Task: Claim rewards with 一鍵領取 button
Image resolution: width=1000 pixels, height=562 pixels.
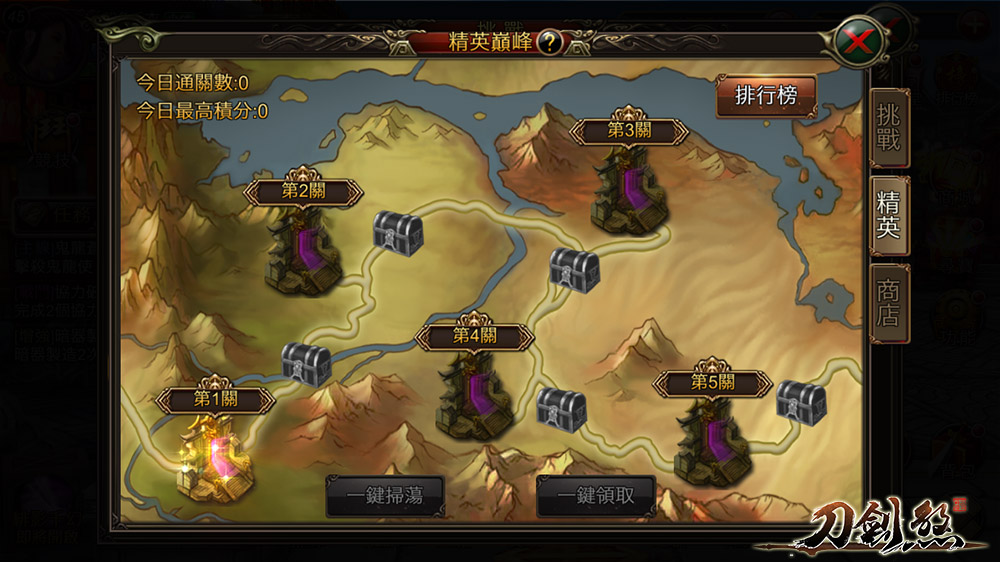Action: coord(595,496)
